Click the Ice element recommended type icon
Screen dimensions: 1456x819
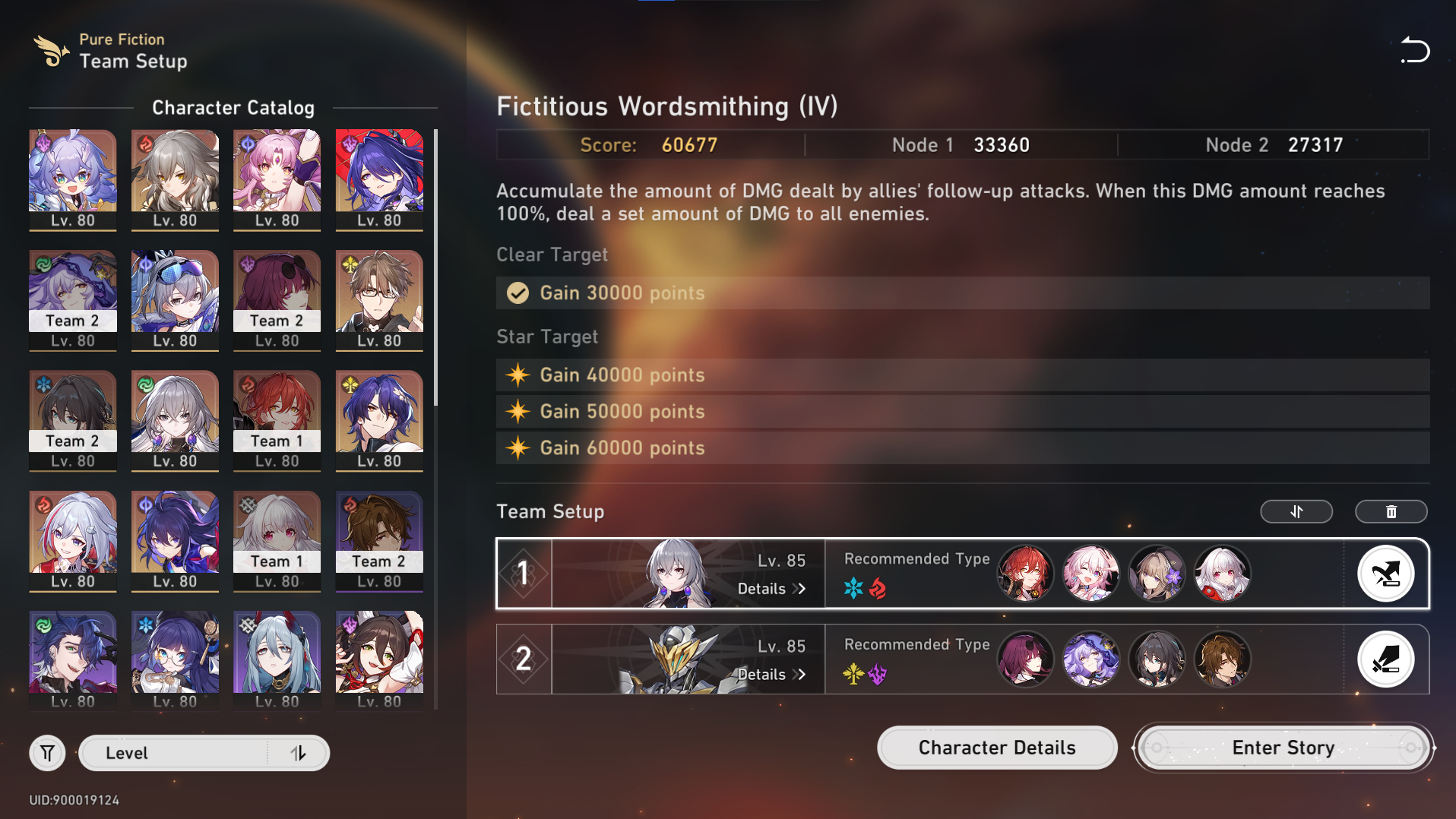point(853,587)
